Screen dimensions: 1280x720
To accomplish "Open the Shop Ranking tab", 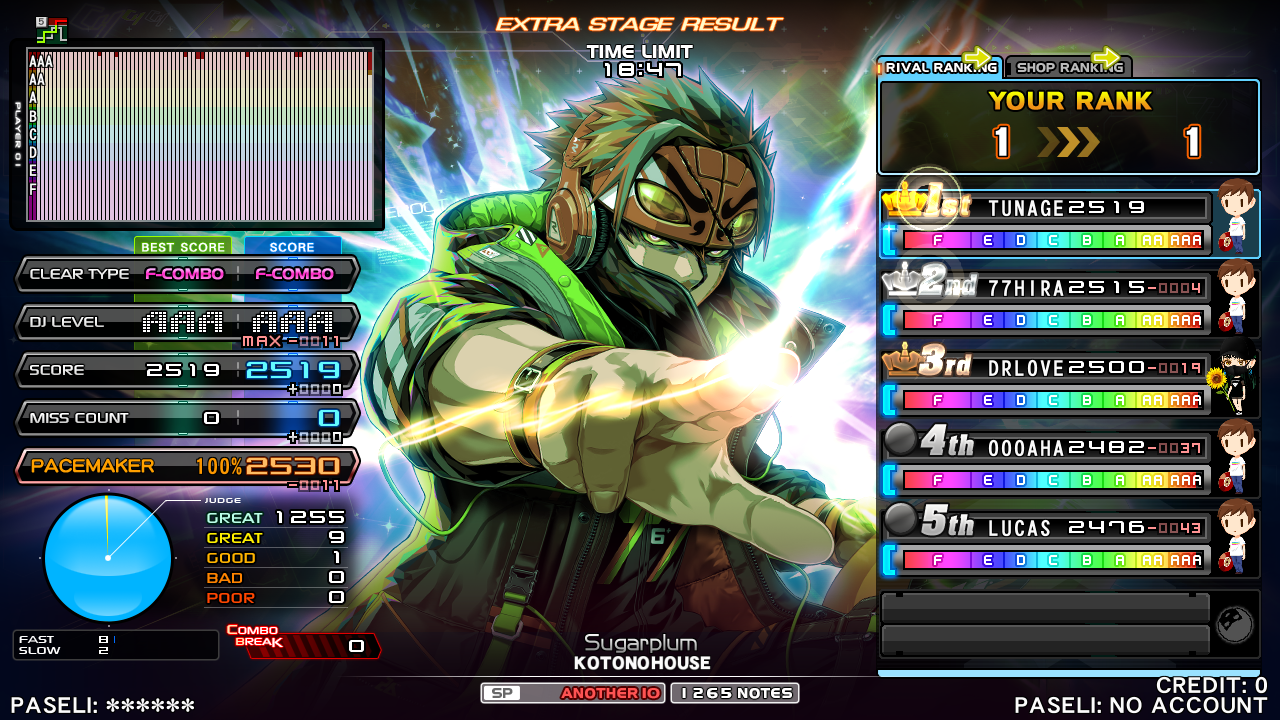I will [1067, 67].
